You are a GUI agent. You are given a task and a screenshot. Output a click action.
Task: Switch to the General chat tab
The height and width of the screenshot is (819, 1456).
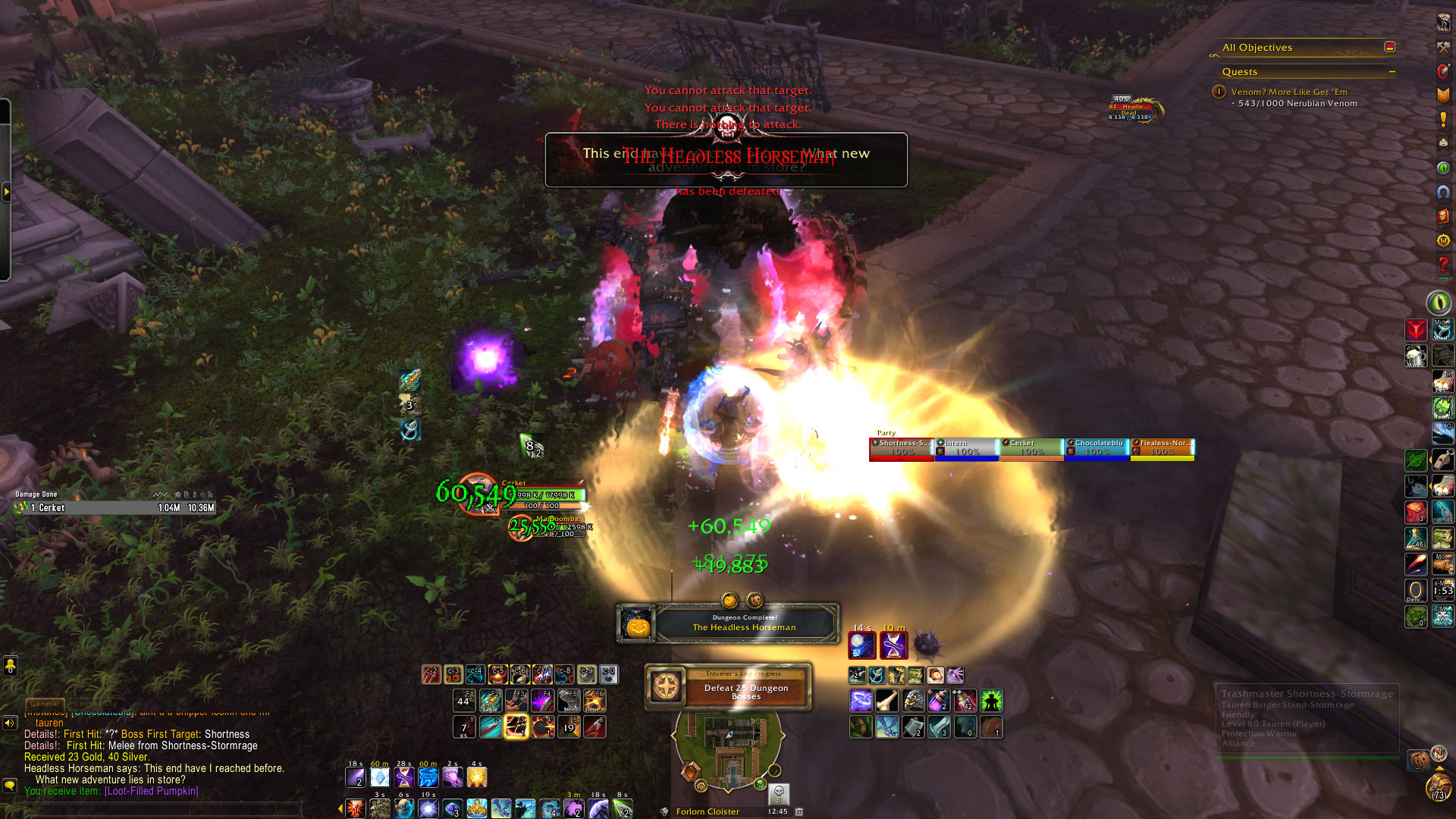[x=45, y=704]
